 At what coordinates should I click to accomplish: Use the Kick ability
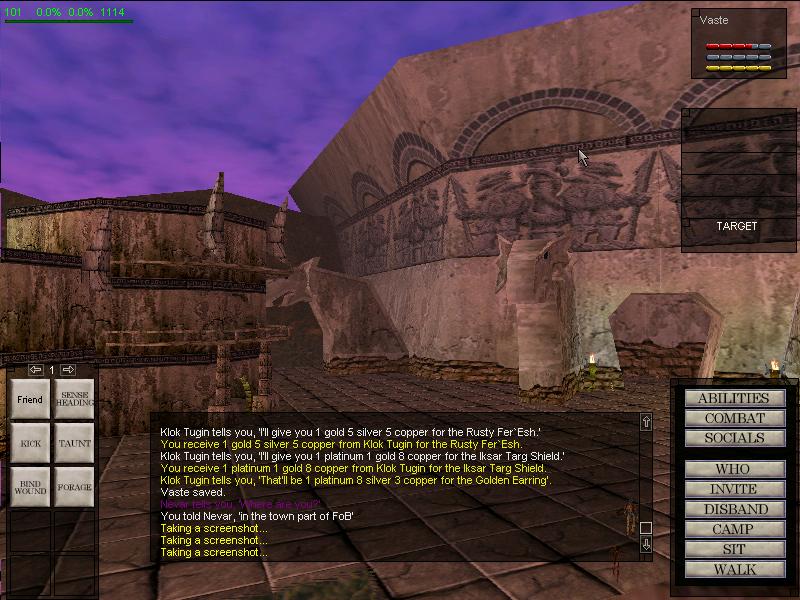pyautogui.click(x=30, y=443)
